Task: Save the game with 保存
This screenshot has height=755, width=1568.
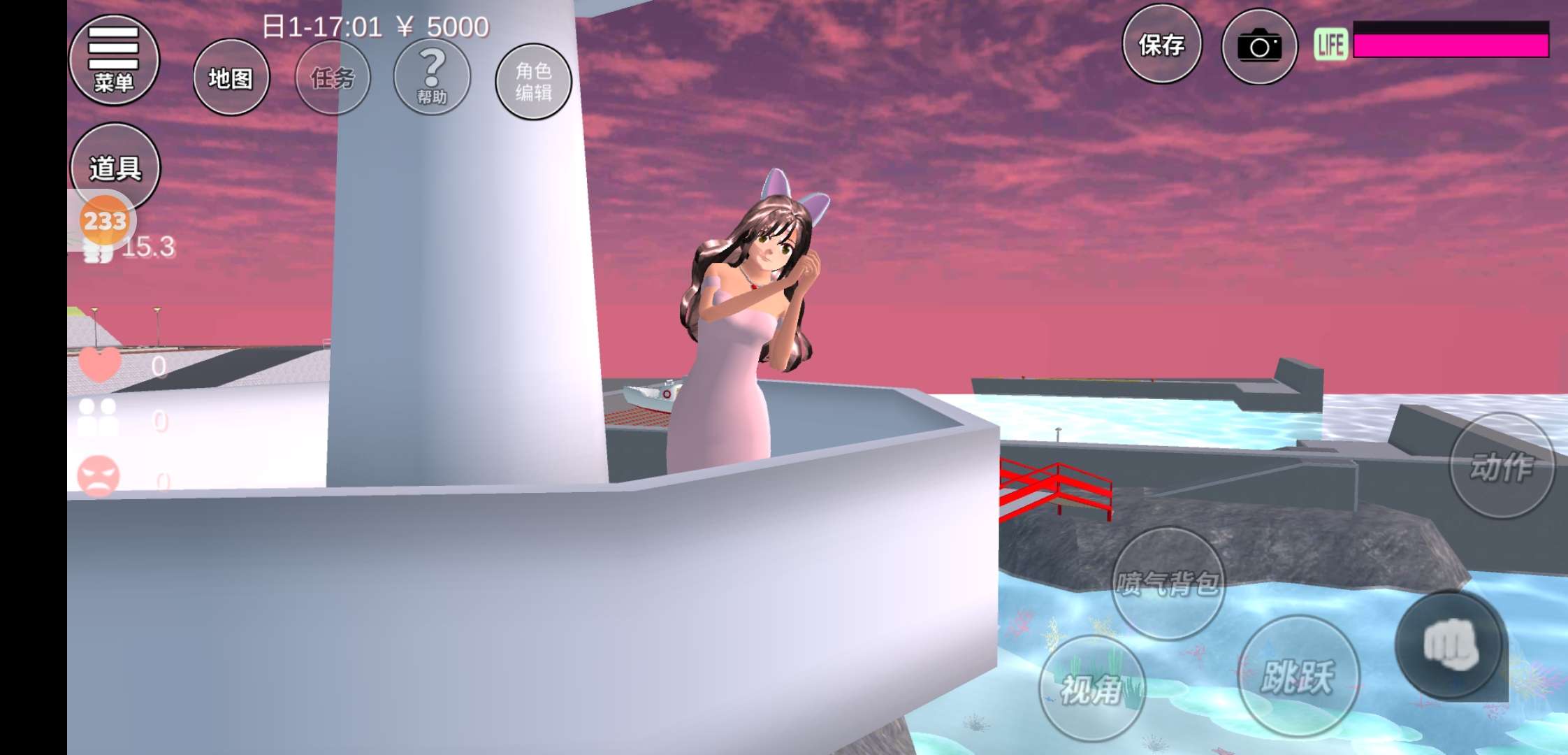Action: pos(1161,45)
